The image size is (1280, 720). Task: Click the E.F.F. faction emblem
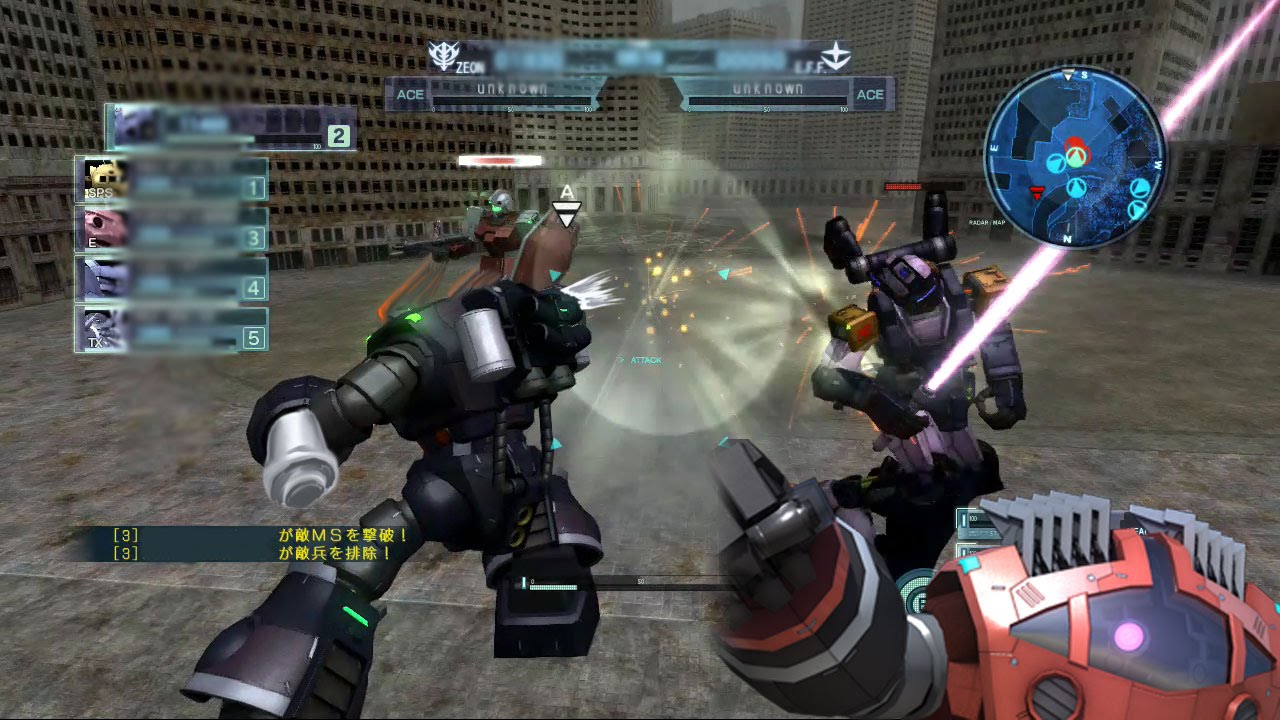tap(835, 56)
